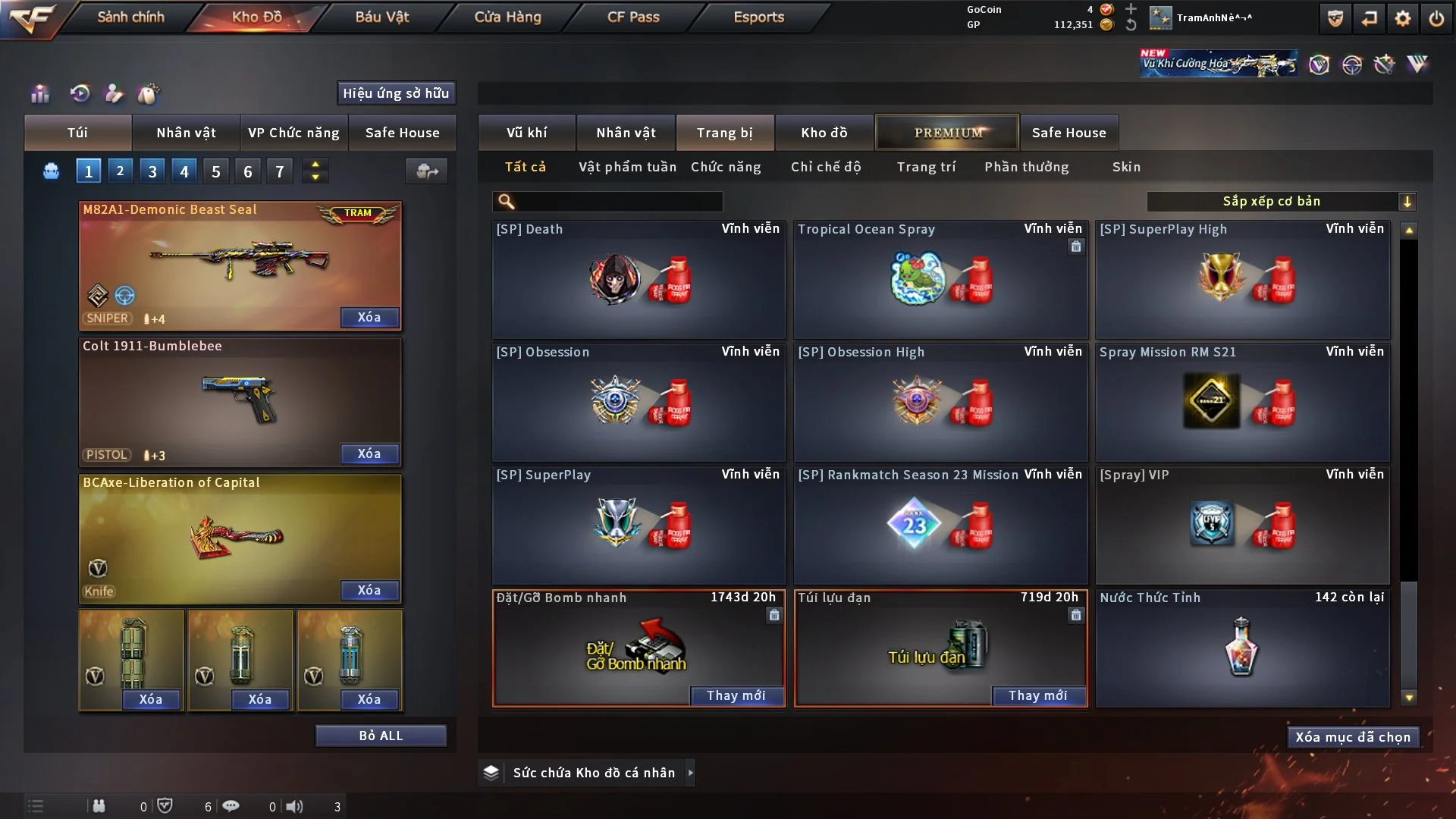
Task: Open the CF Pass page
Action: click(x=633, y=17)
